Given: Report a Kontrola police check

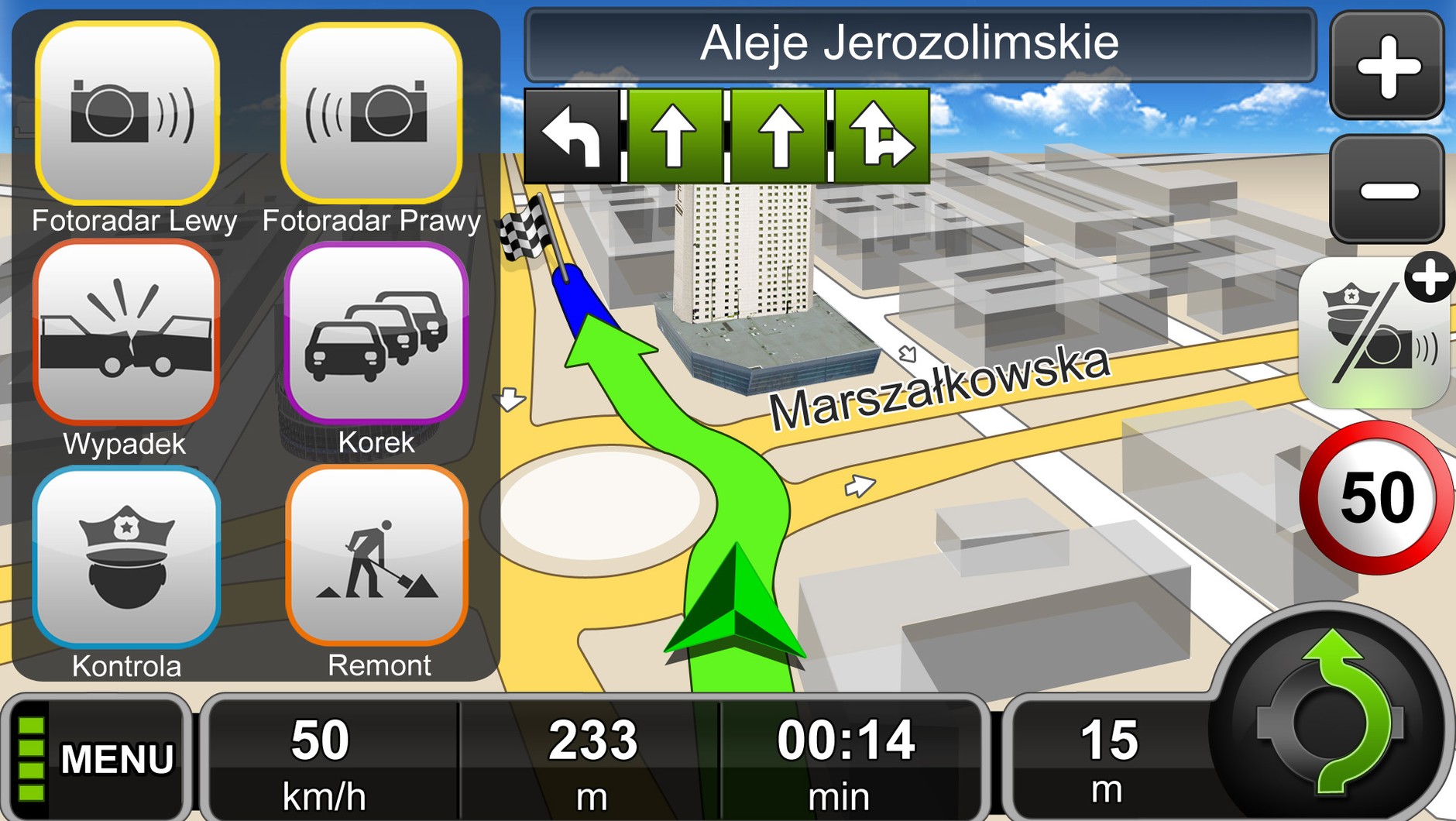Looking at the screenshot, I should [126, 556].
